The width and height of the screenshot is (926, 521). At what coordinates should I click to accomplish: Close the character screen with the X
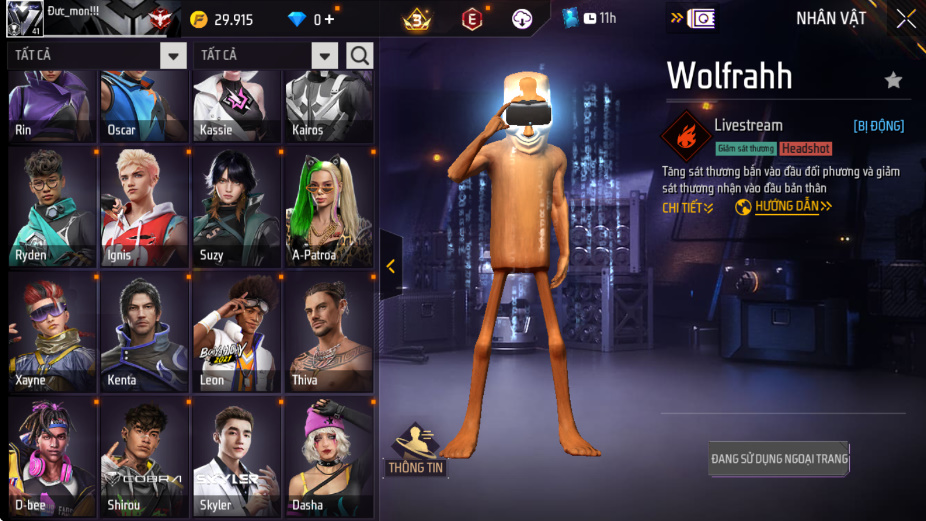coord(906,19)
